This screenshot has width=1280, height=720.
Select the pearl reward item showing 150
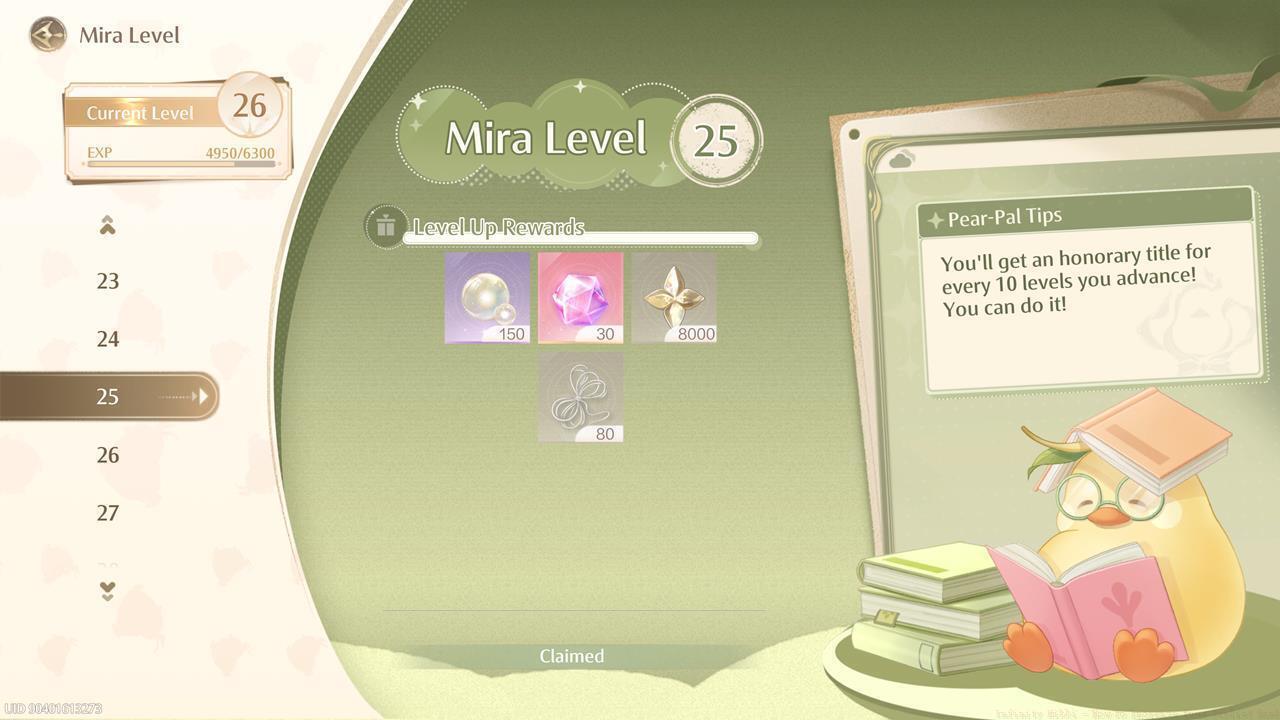pos(485,297)
